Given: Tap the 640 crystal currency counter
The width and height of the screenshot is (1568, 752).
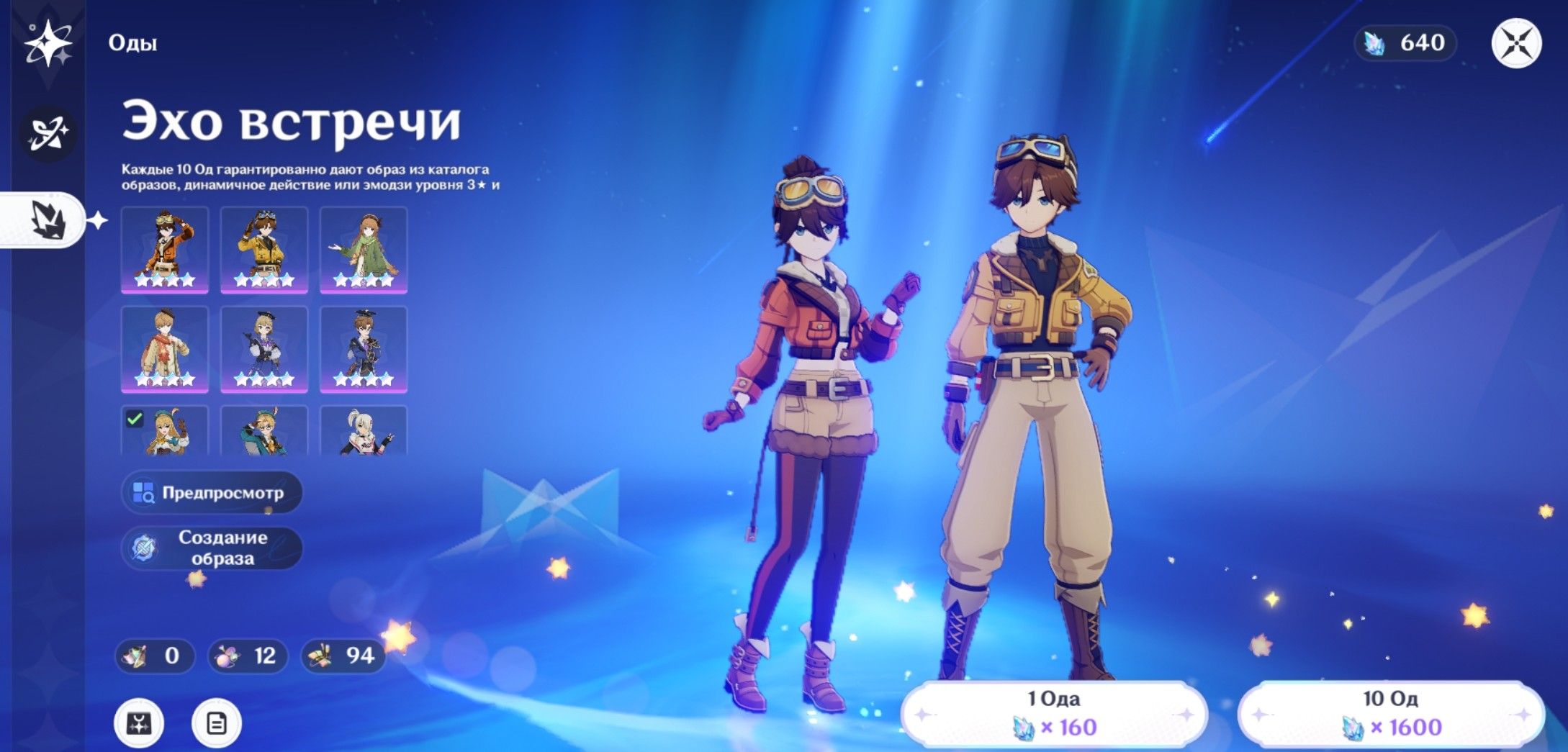Looking at the screenshot, I should tap(1405, 43).
